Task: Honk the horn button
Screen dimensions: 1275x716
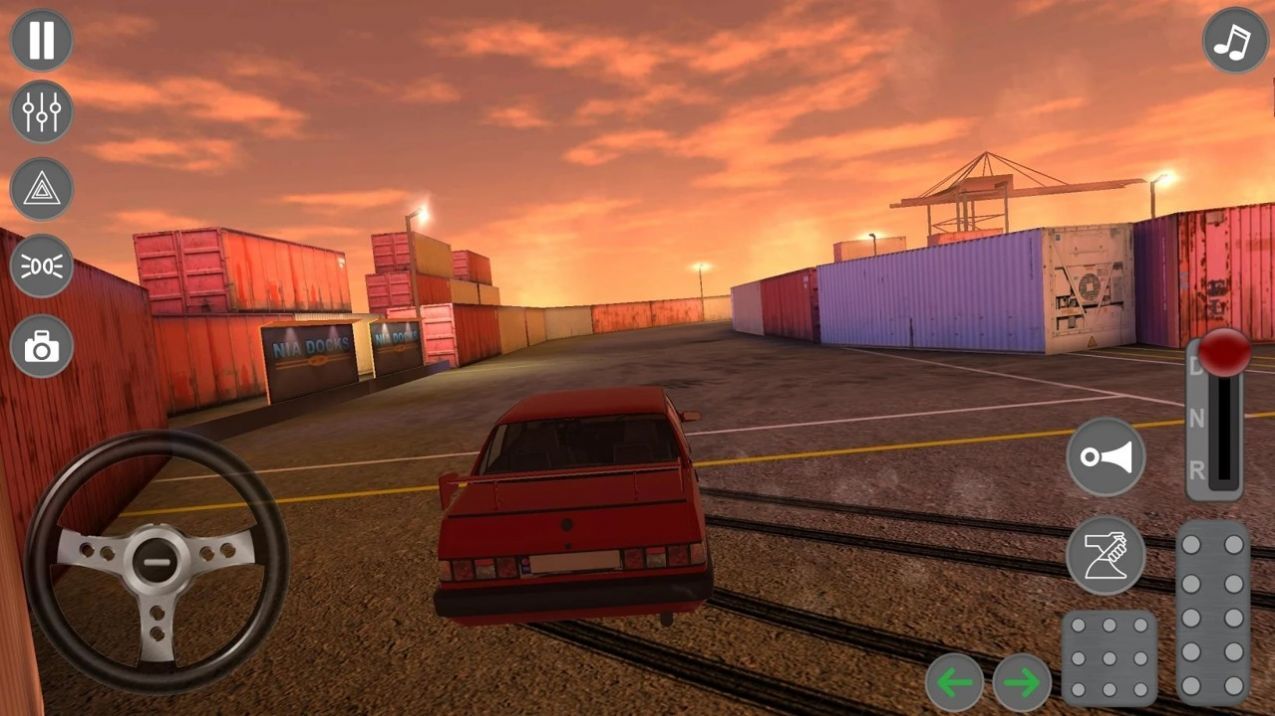Action: 1105,458
